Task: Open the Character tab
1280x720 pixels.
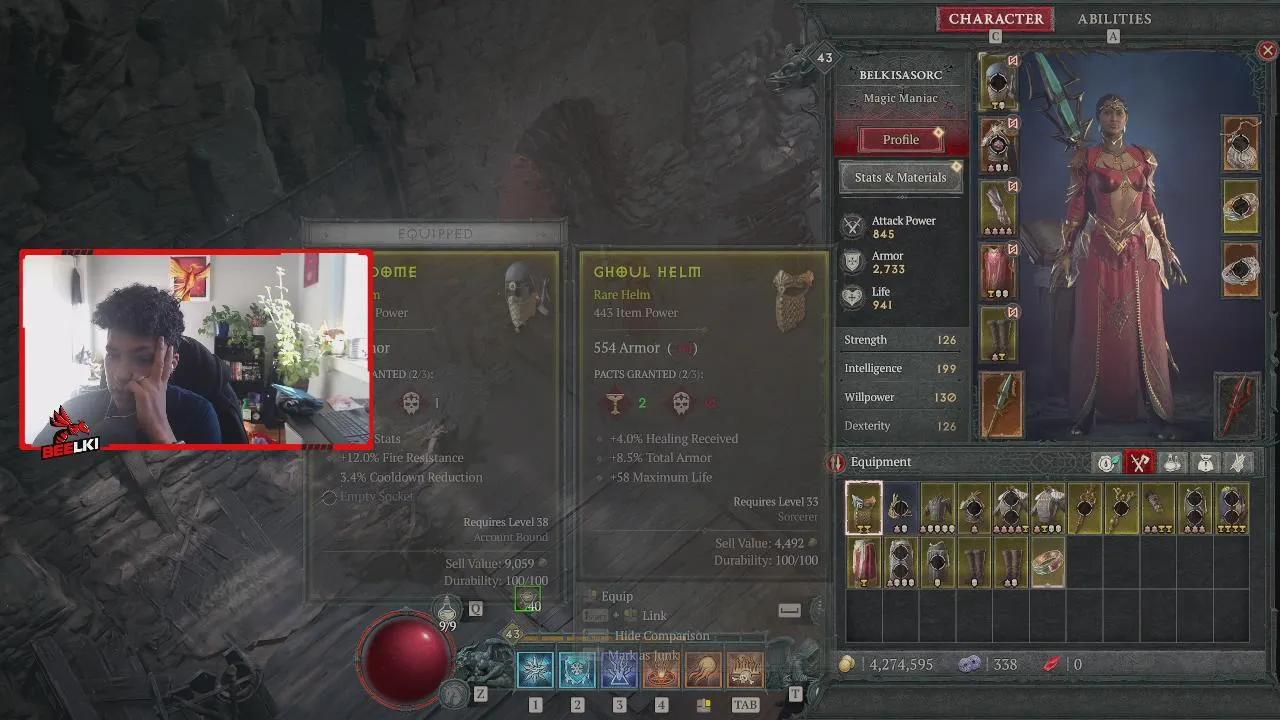Action: 995,19
